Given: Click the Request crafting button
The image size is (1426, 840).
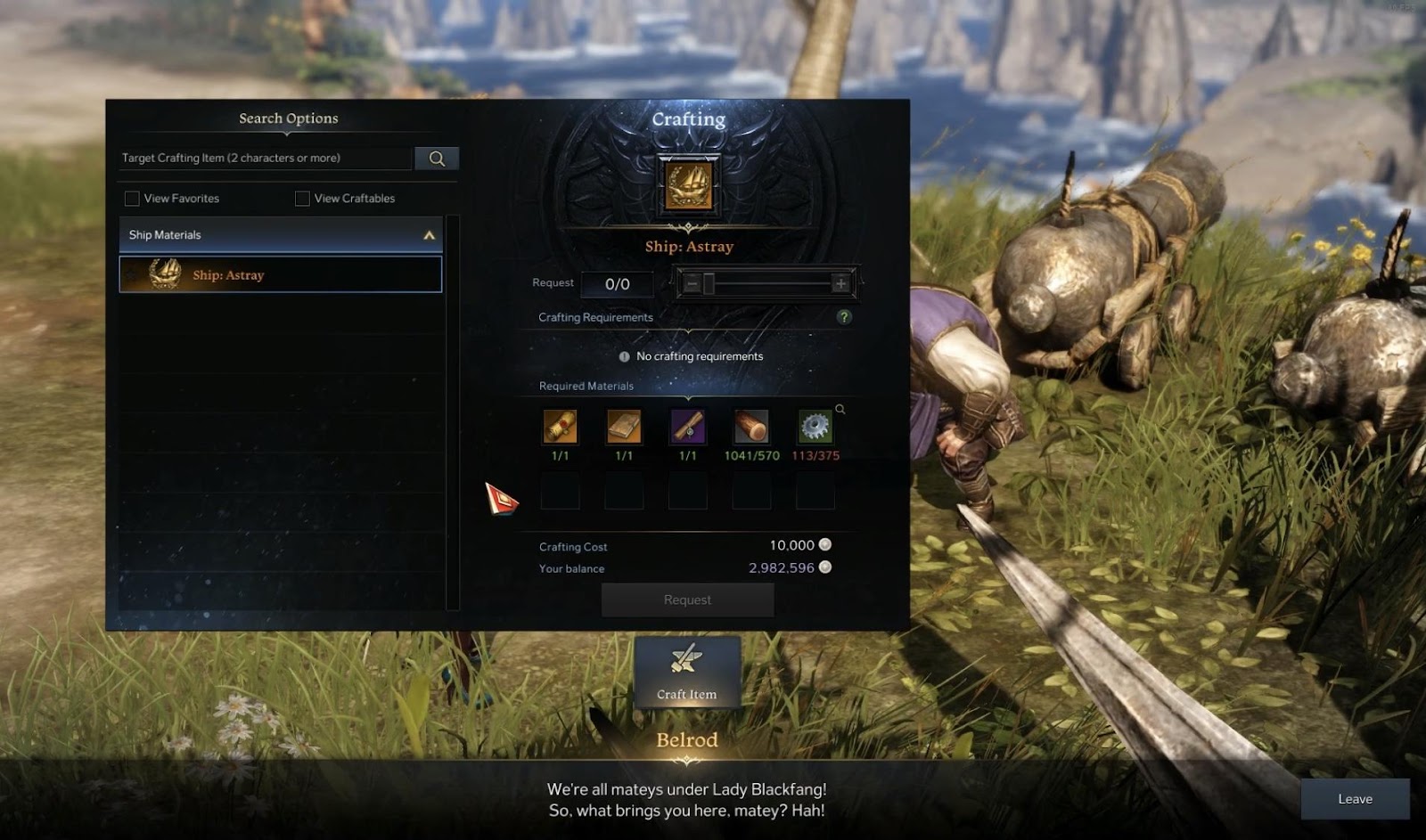Looking at the screenshot, I should pos(687,600).
